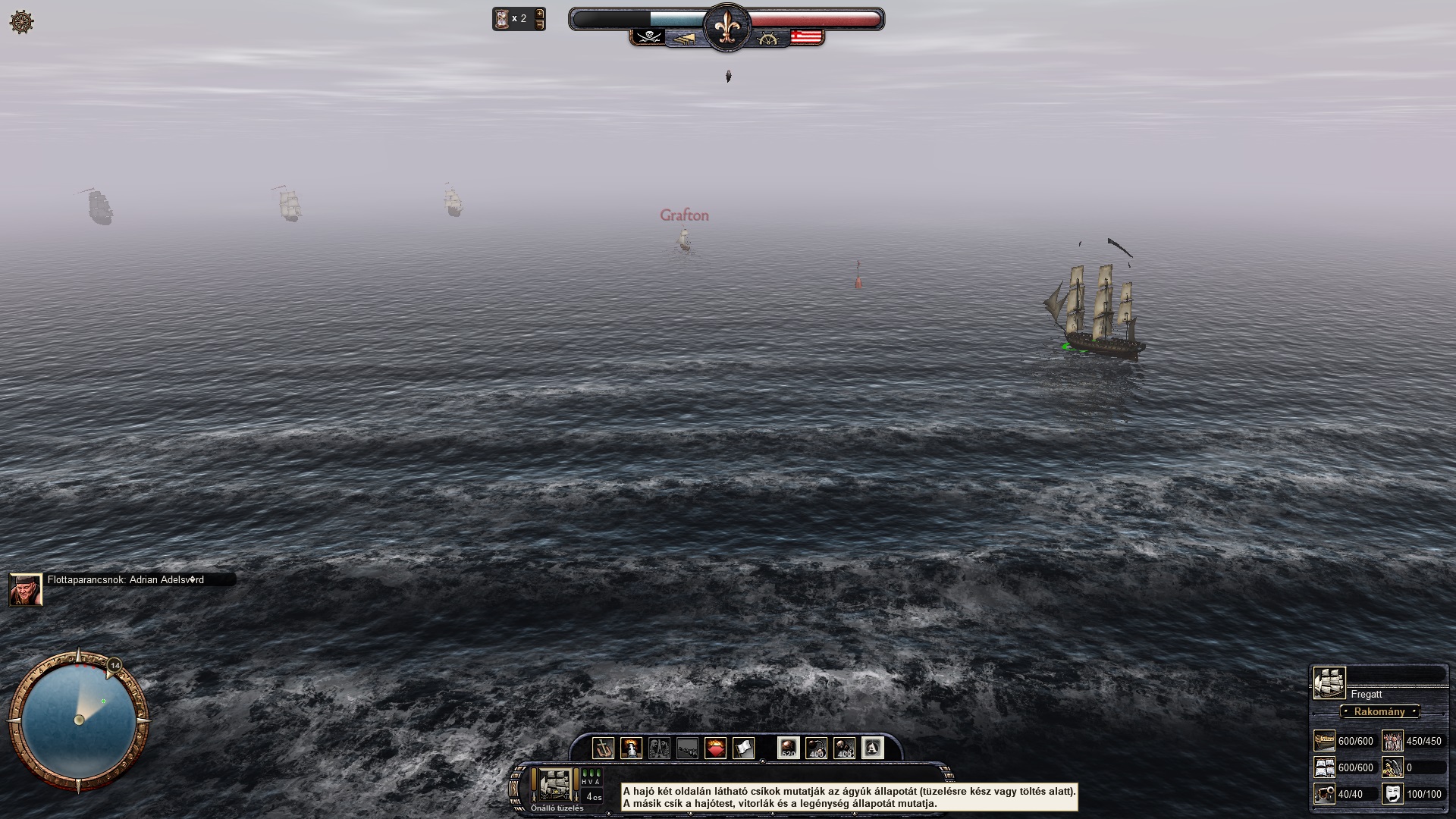Click the circular compass minimap
The image size is (1456, 819).
tap(78, 720)
